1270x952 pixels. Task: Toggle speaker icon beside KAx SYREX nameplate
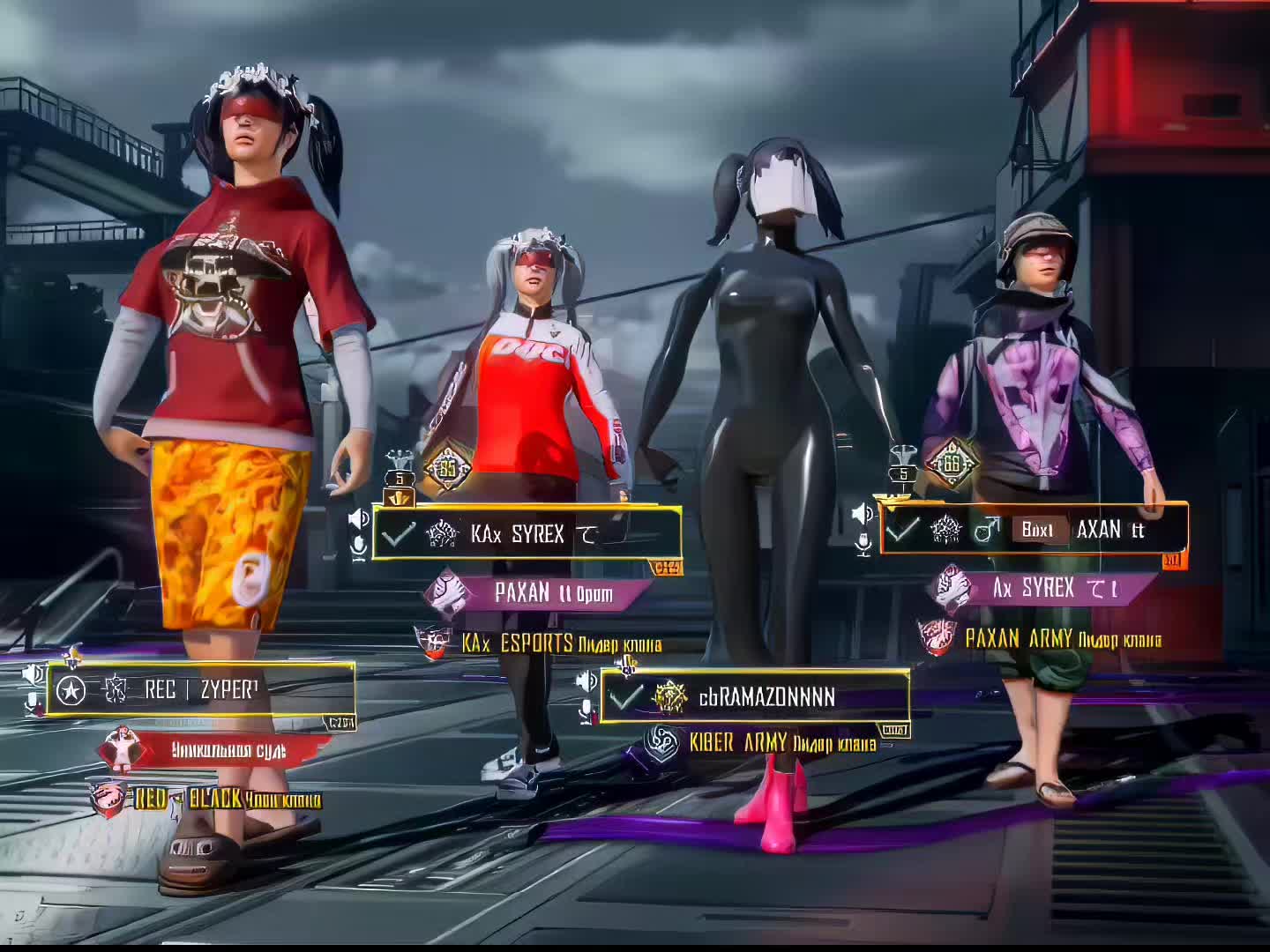(x=358, y=518)
